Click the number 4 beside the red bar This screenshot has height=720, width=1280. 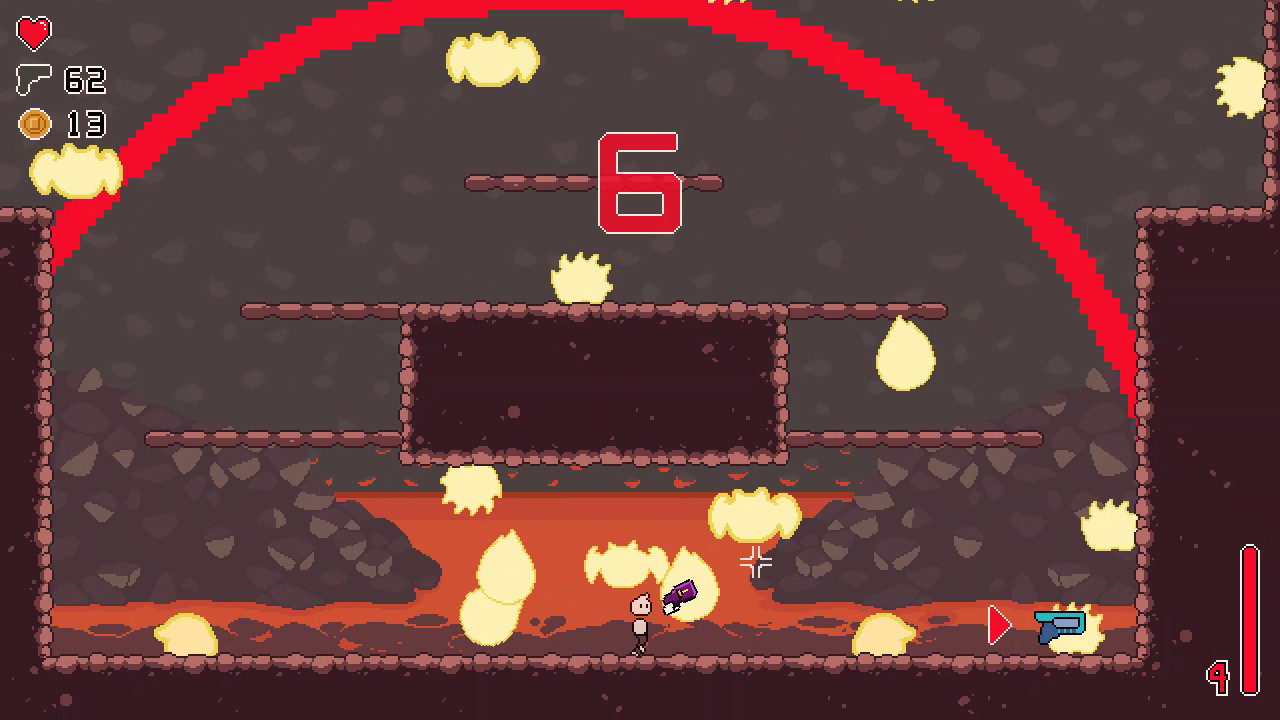[1216, 677]
